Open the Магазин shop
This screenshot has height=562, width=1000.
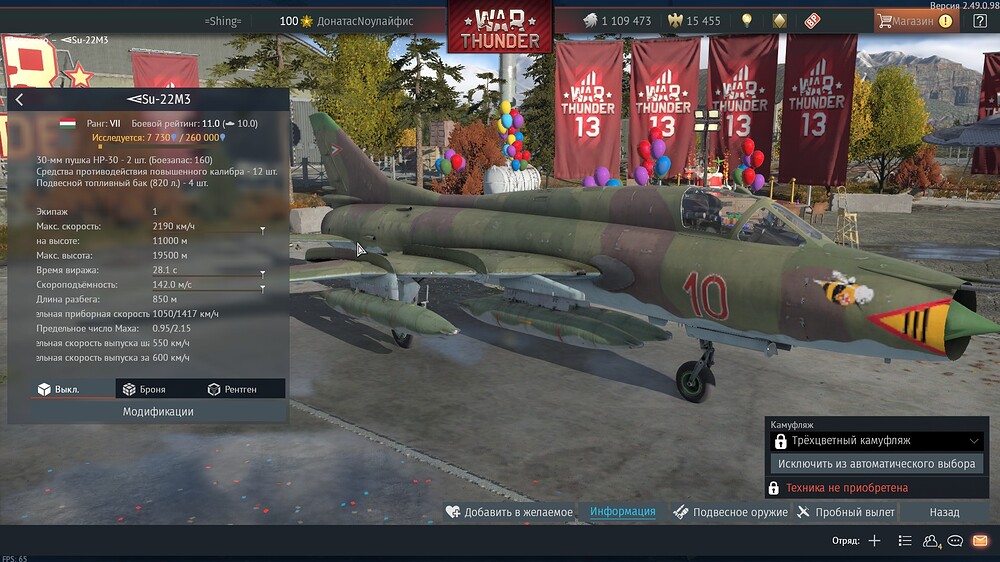click(914, 20)
